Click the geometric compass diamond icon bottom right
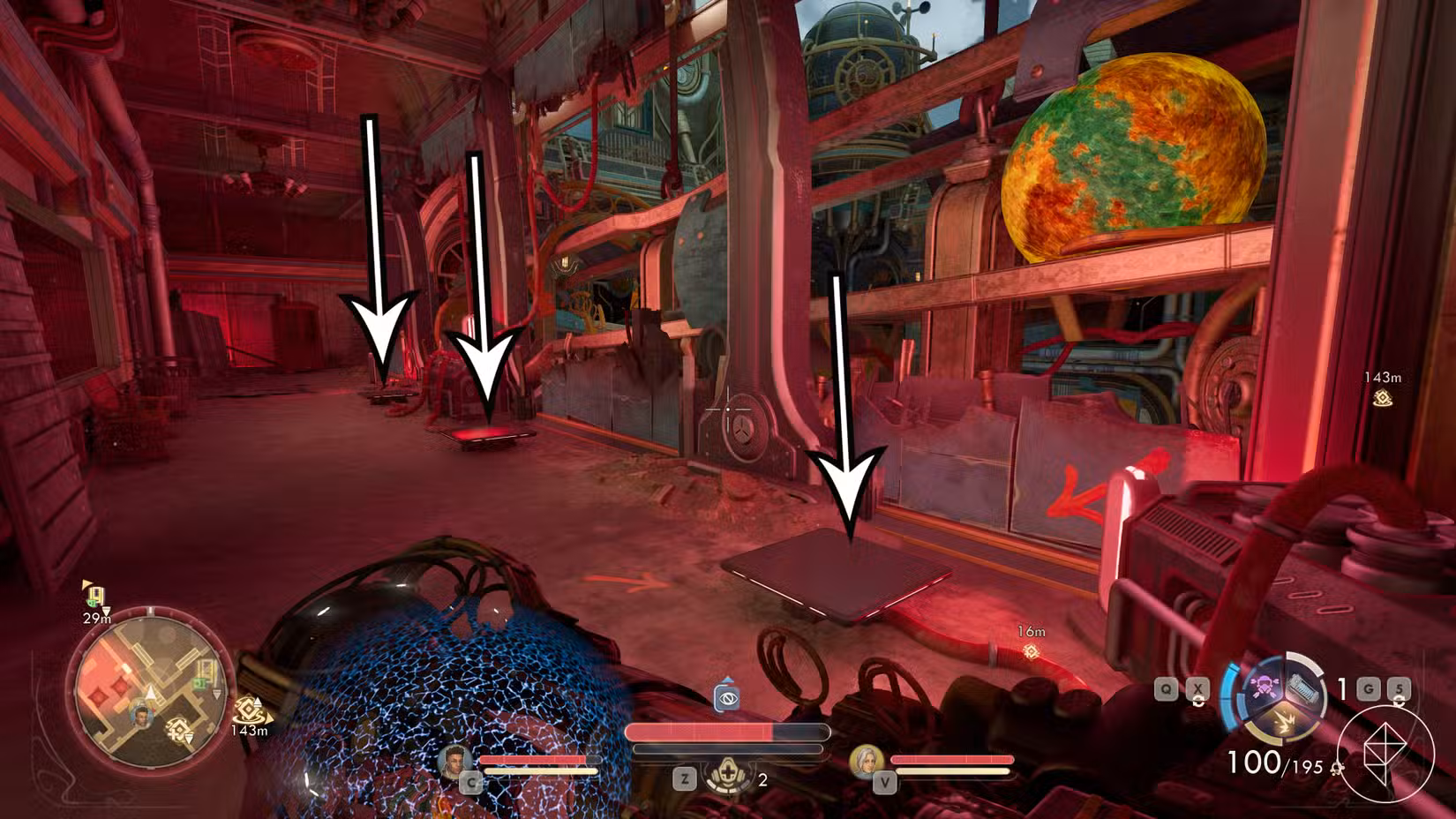Image resolution: width=1456 pixels, height=819 pixels. coord(1385,752)
